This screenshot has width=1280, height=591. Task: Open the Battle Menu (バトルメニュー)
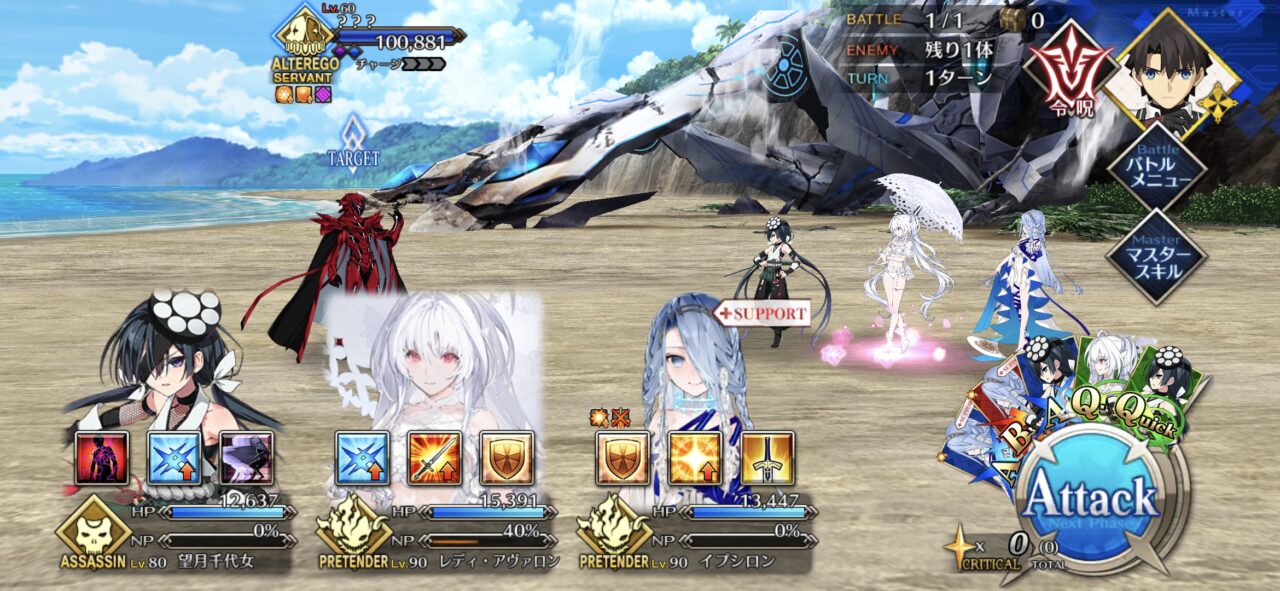tap(1157, 169)
